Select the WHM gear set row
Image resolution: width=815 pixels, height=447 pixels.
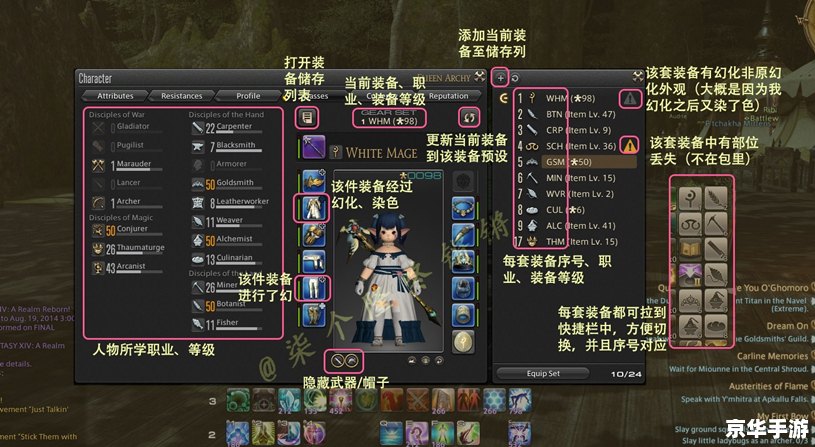[x=565, y=99]
